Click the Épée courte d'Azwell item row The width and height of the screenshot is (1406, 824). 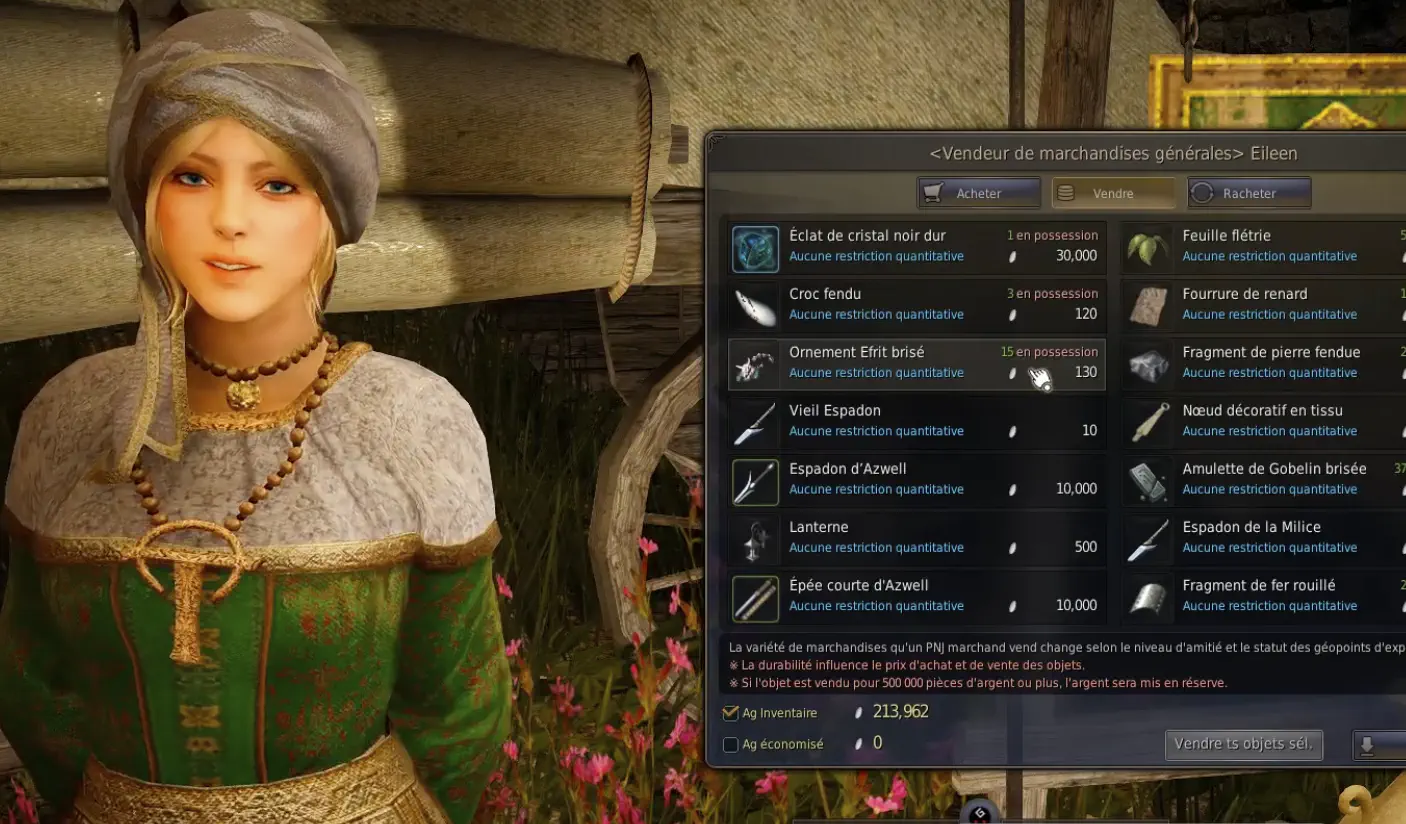point(915,597)
